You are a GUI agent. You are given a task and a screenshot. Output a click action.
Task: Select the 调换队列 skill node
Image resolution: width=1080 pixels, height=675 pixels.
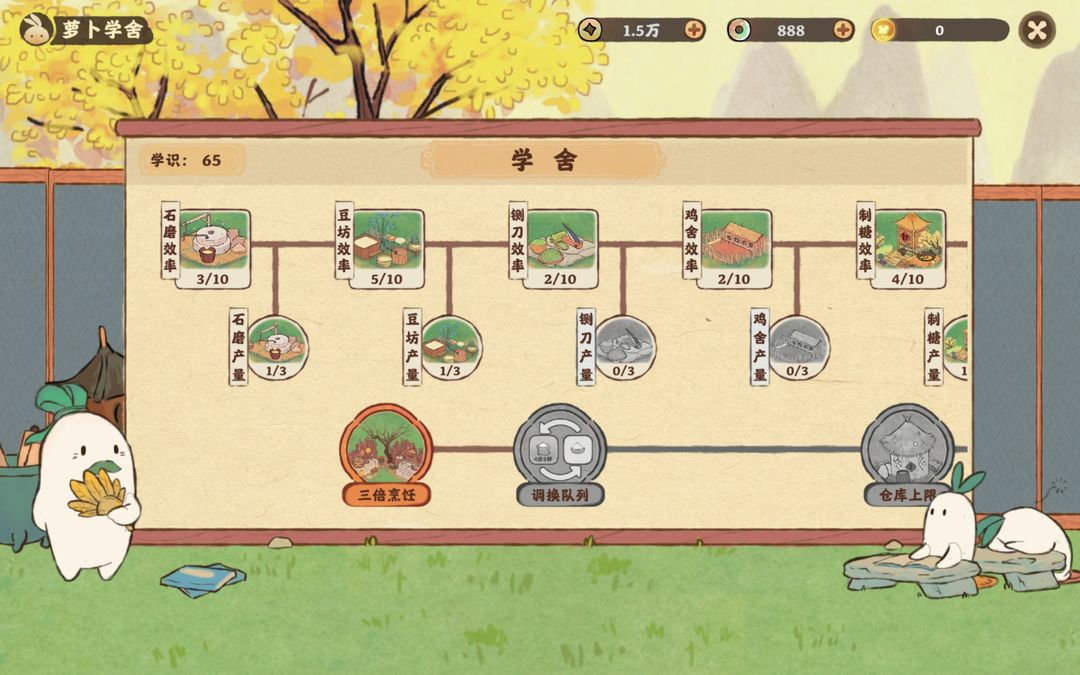[560, 450]
